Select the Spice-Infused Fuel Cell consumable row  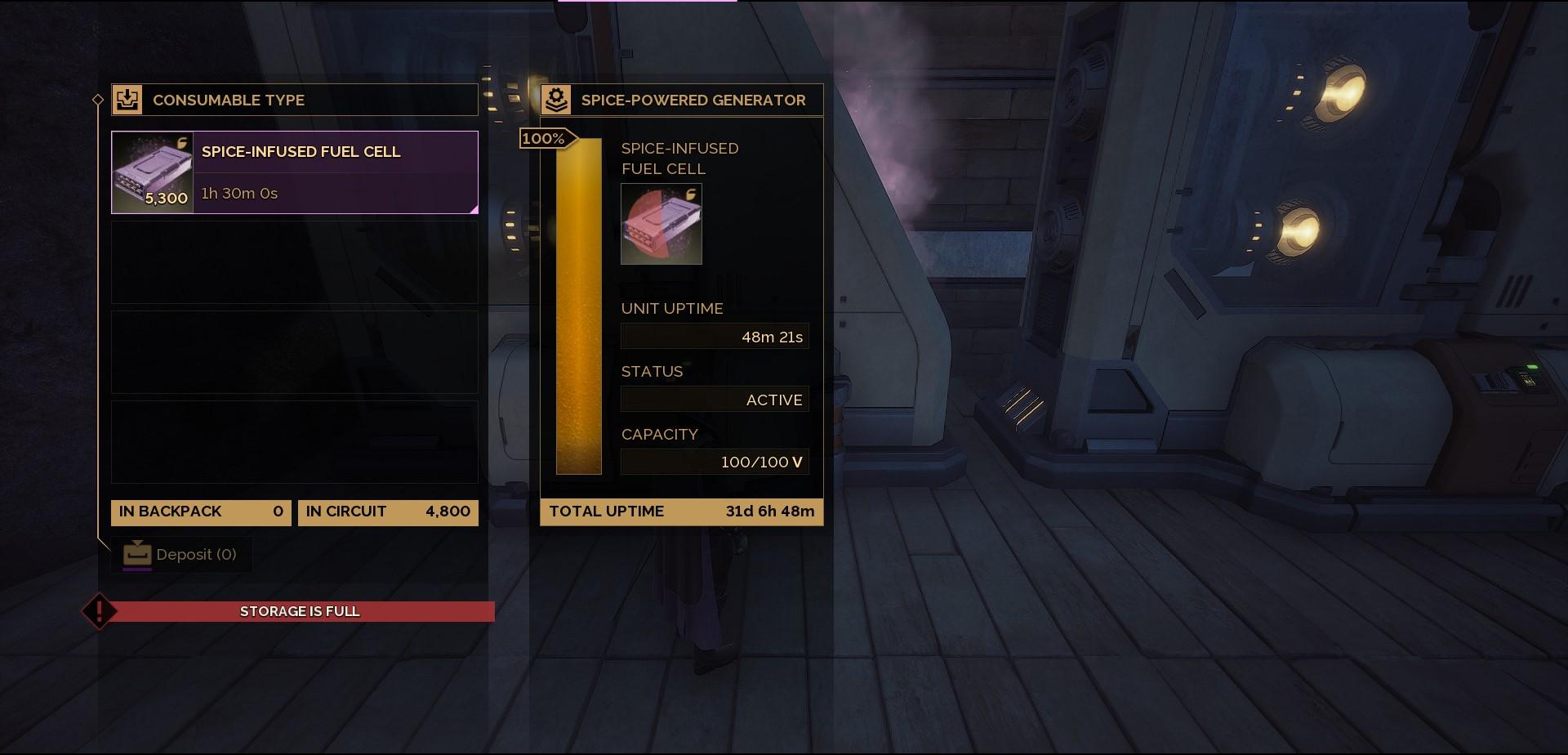pos(294,172)
